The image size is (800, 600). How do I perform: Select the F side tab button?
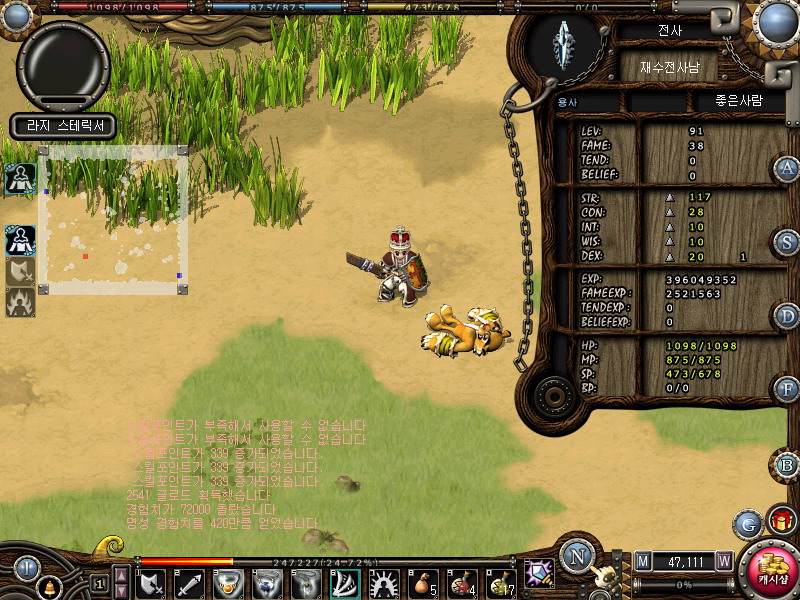(x=787, y=389)
